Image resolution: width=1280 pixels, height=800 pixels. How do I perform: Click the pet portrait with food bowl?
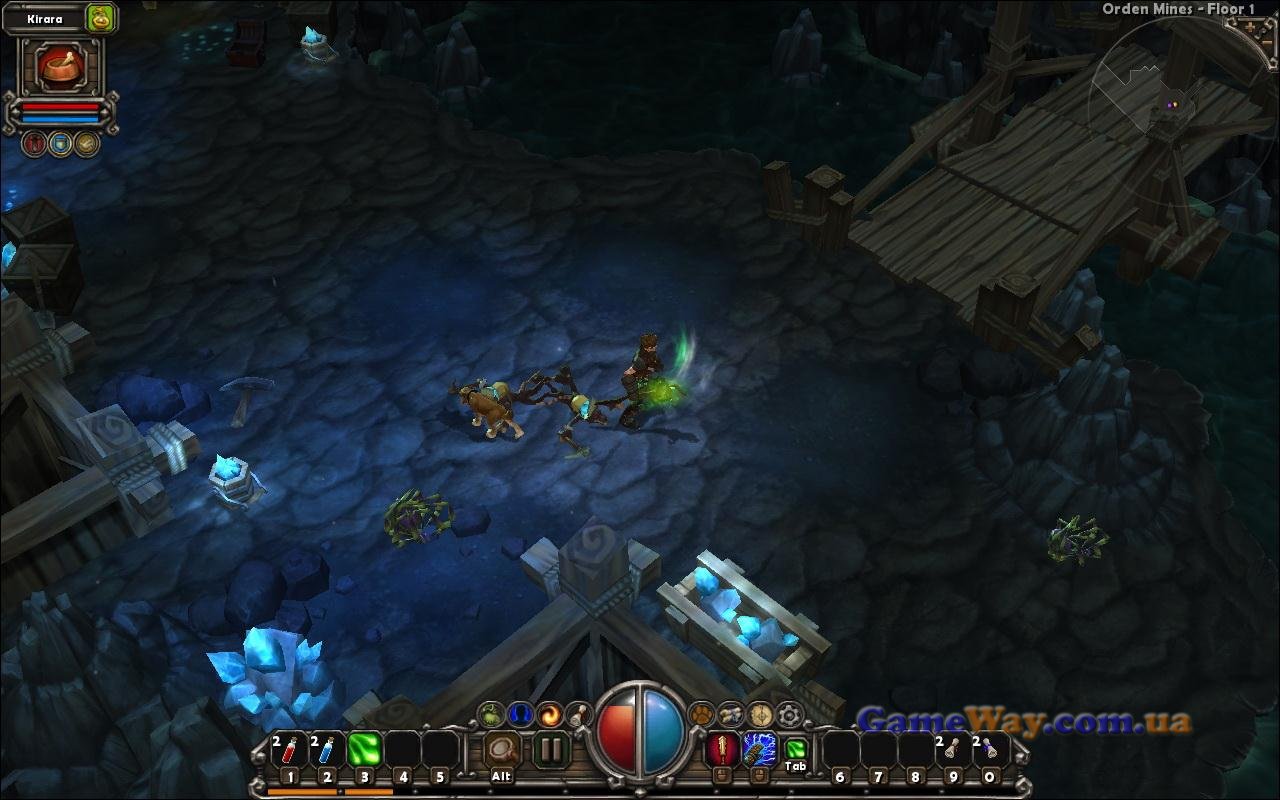point(60,66)
